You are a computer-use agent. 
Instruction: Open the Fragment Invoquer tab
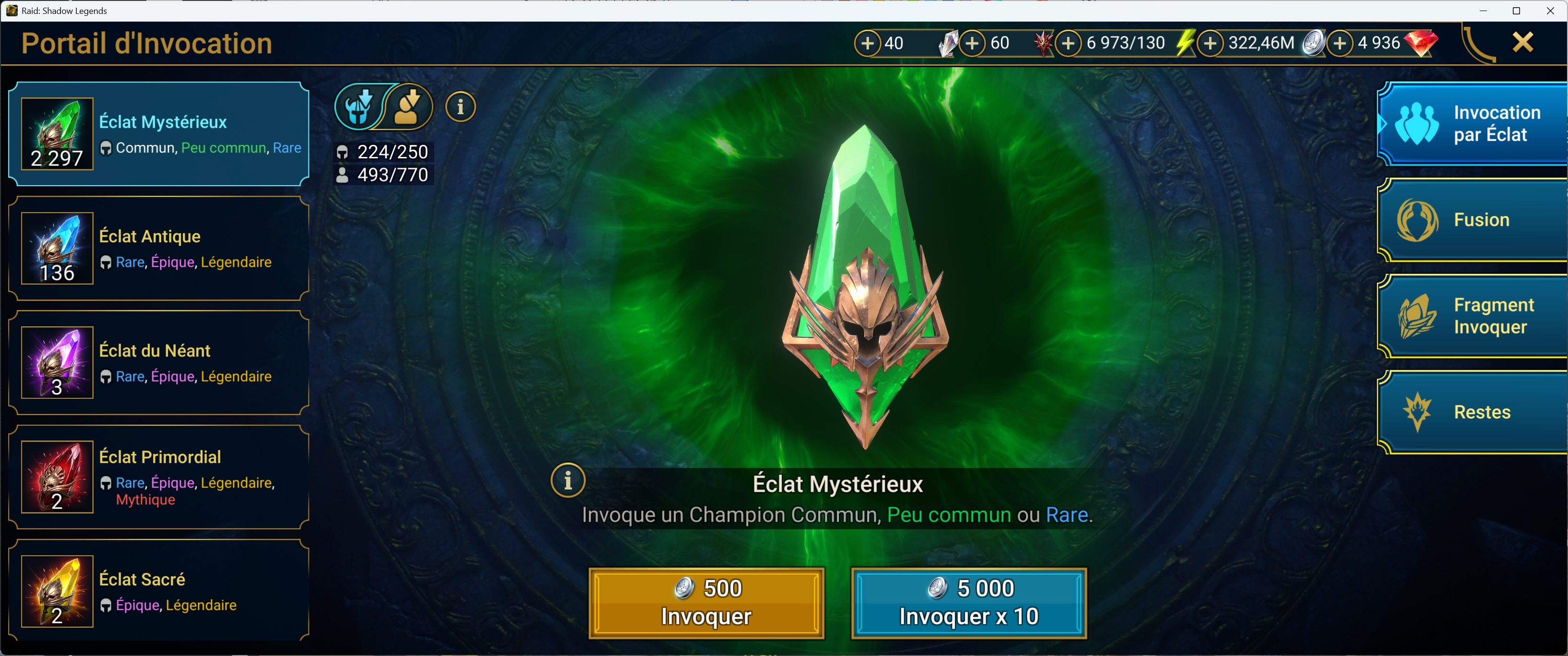[1473, 316]
